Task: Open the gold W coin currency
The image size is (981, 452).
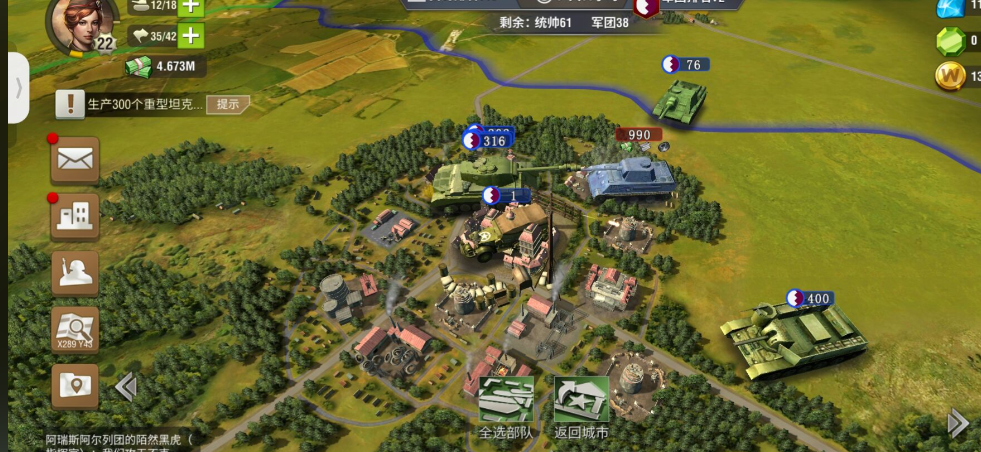Action: [x=950, y=75]
